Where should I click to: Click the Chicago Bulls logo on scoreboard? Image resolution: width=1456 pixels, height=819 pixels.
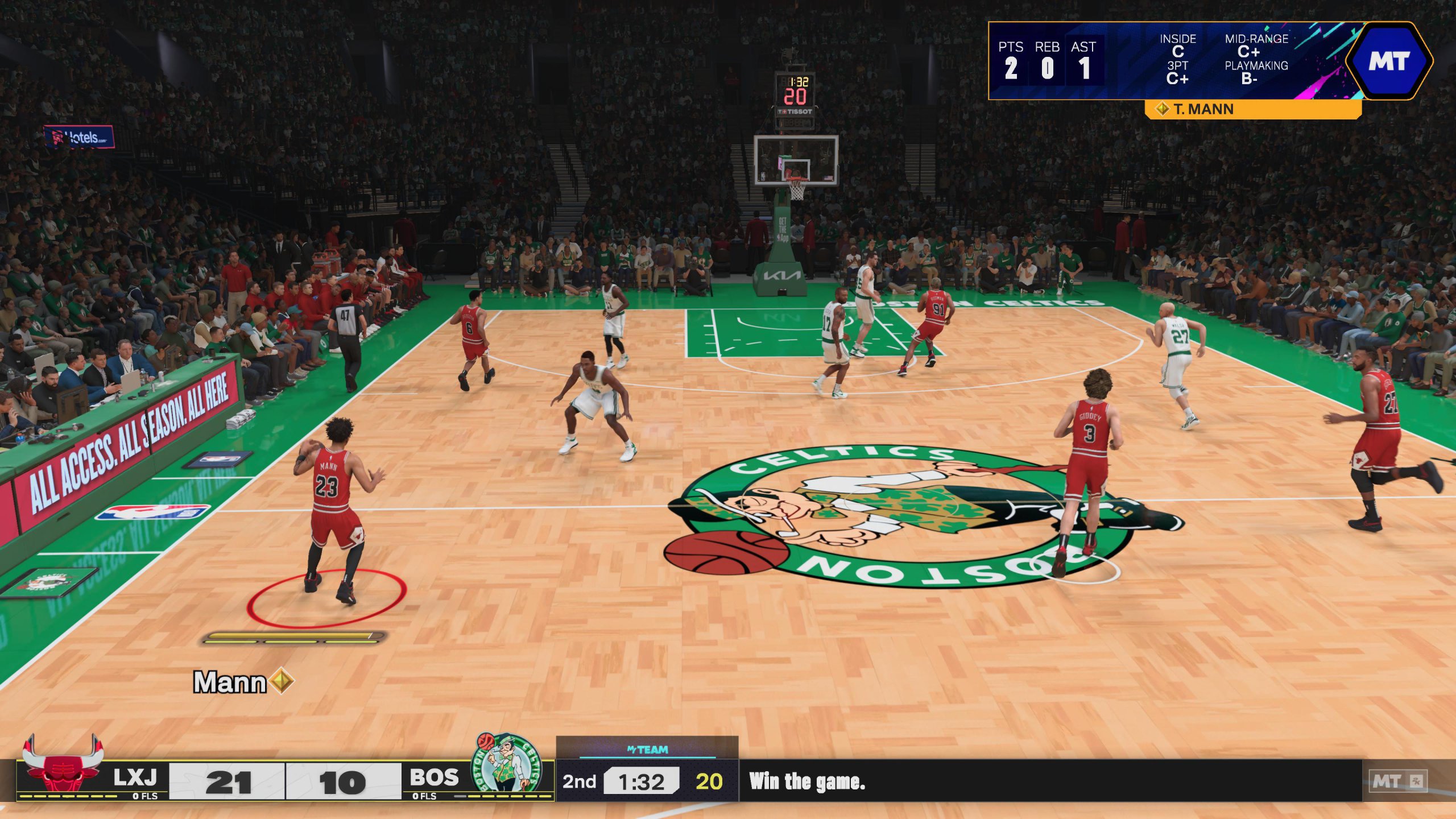click(63, 765)
